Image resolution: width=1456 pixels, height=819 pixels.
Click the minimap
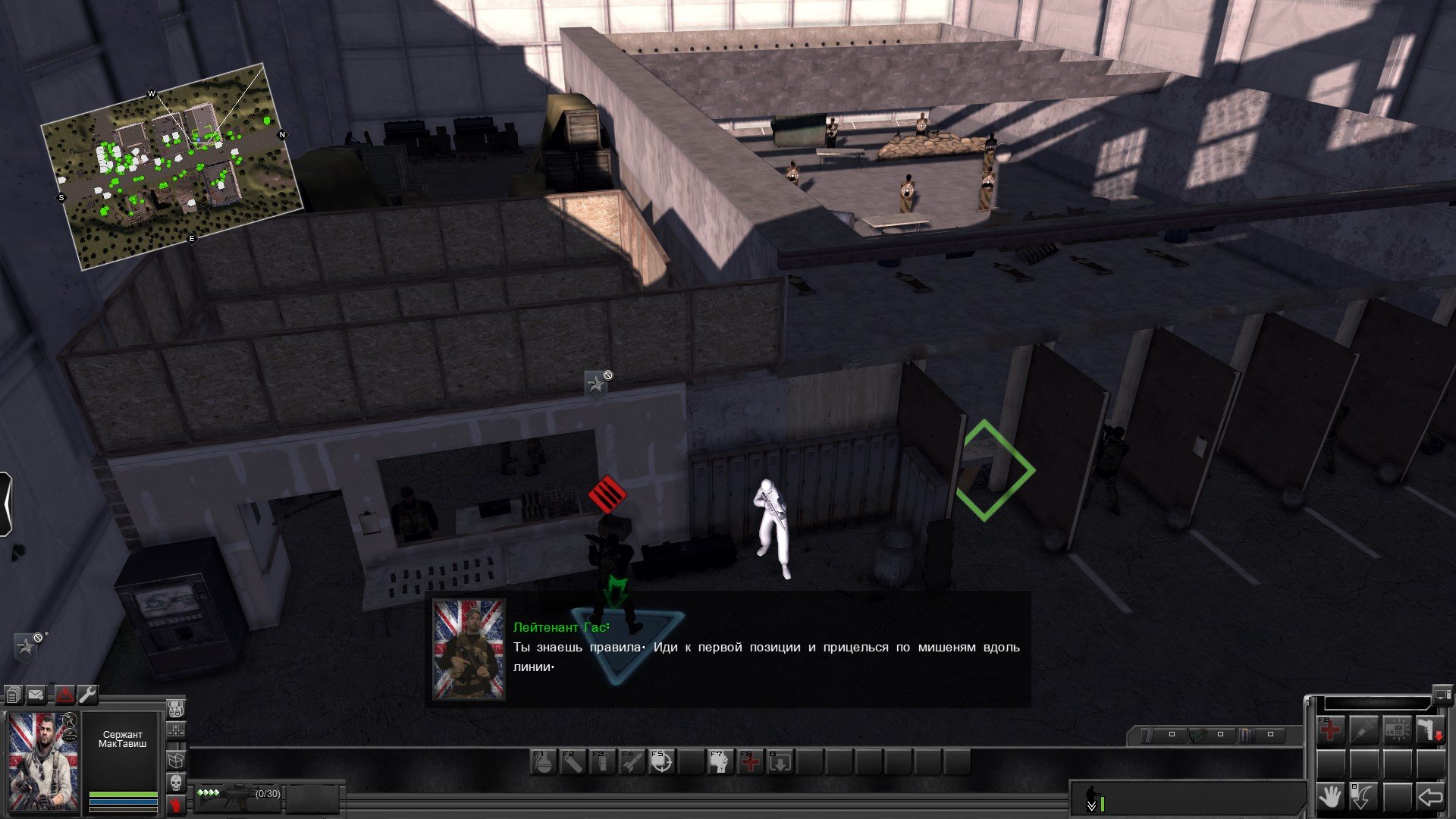coord(173,165)
